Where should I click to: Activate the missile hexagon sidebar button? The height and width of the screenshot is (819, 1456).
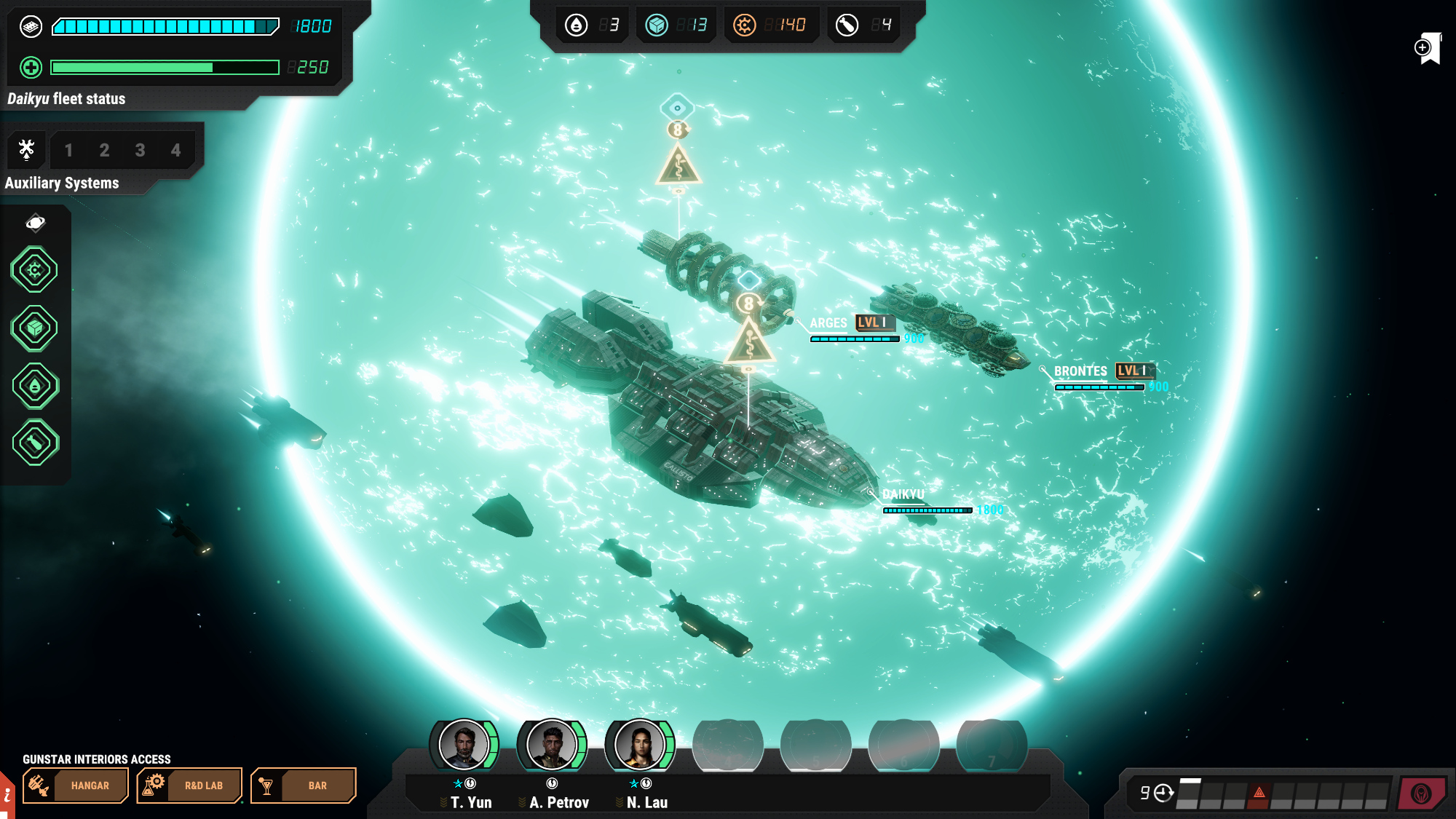pos(35,443)
